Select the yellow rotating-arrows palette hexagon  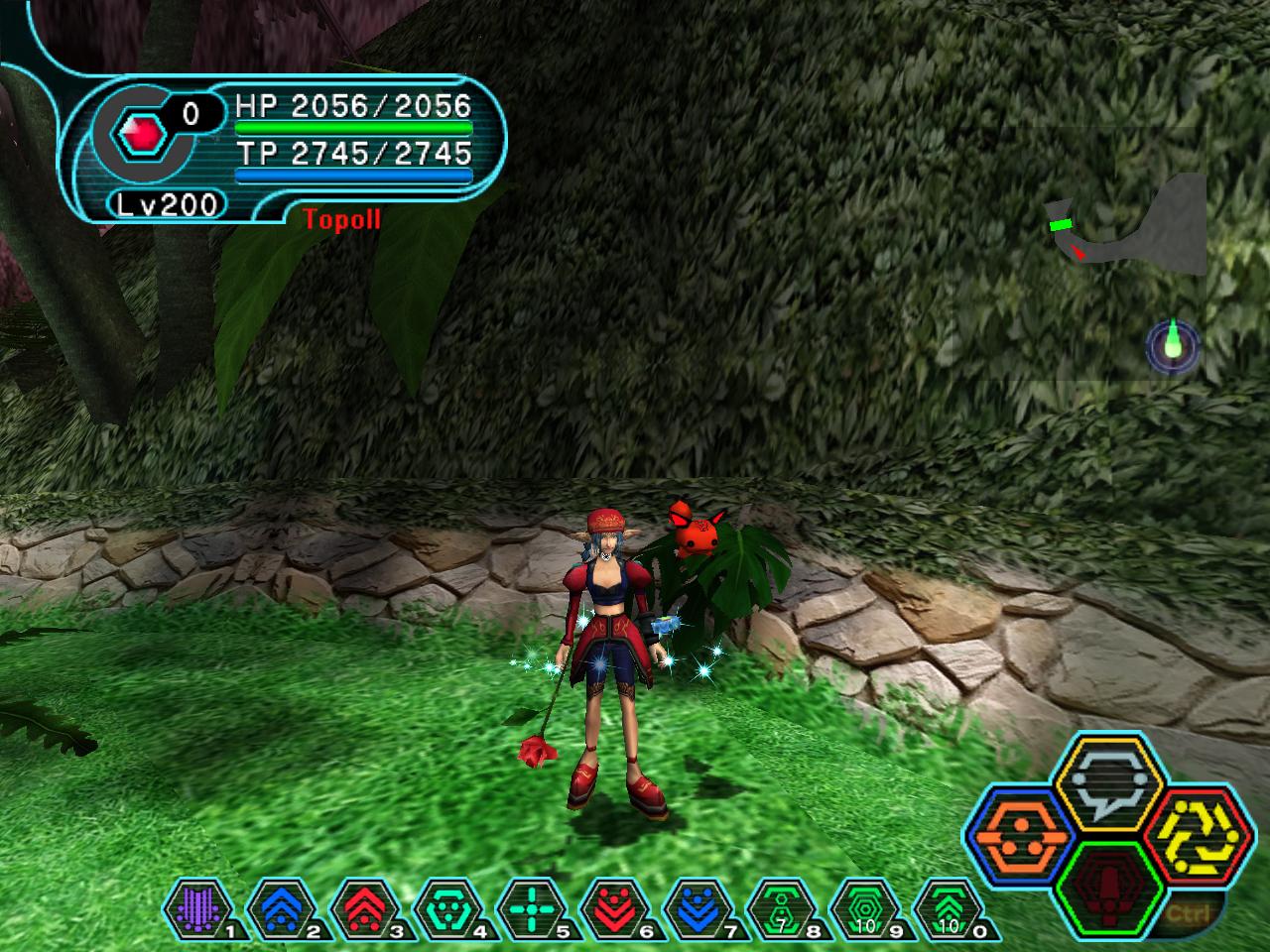1195,834
